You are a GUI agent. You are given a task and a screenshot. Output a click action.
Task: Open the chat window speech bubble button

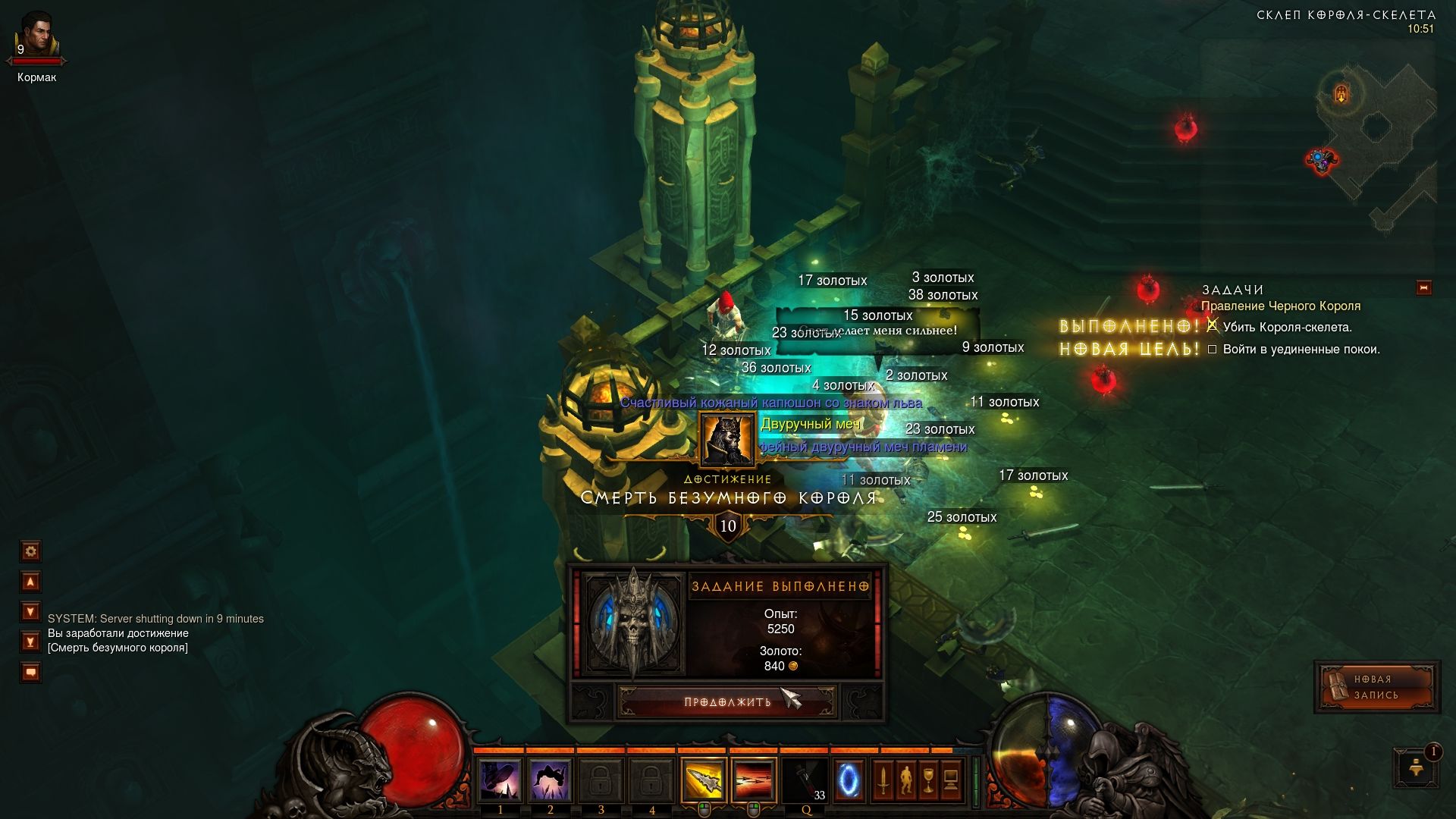point(30,672)
